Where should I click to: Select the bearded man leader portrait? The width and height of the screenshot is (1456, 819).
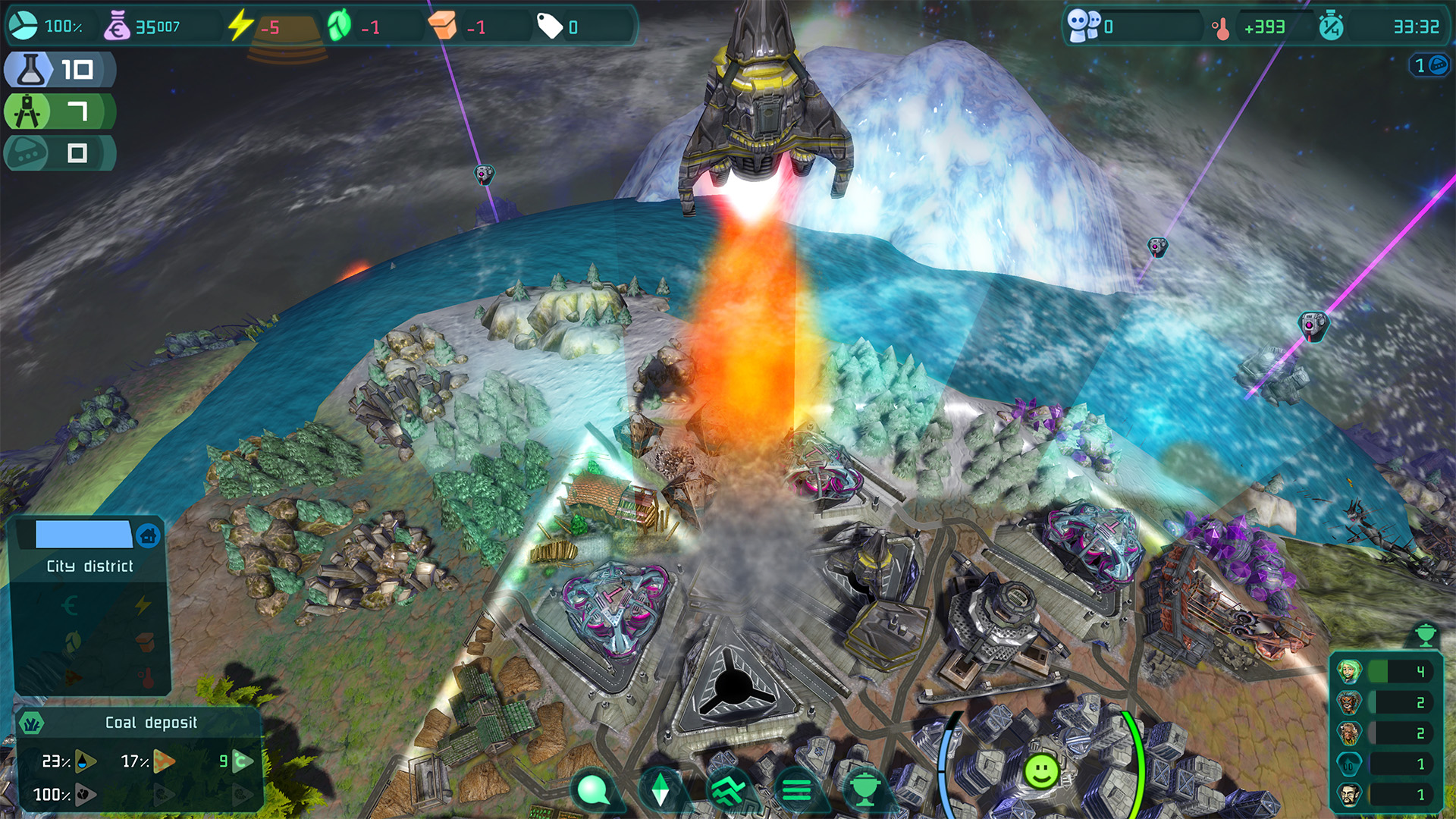point(1349,795)
